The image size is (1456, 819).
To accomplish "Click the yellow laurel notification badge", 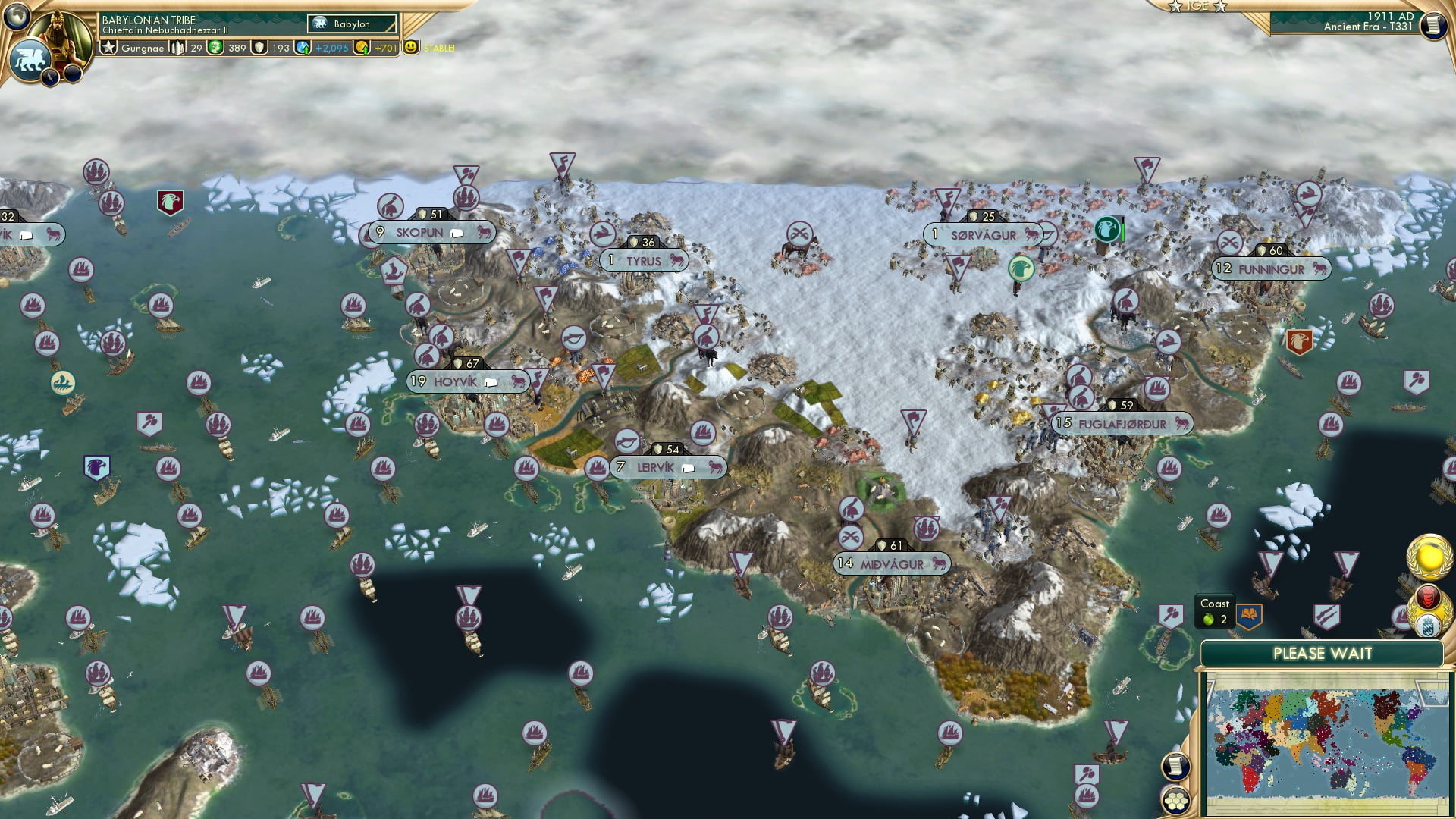I will [x=1429, y=557].
